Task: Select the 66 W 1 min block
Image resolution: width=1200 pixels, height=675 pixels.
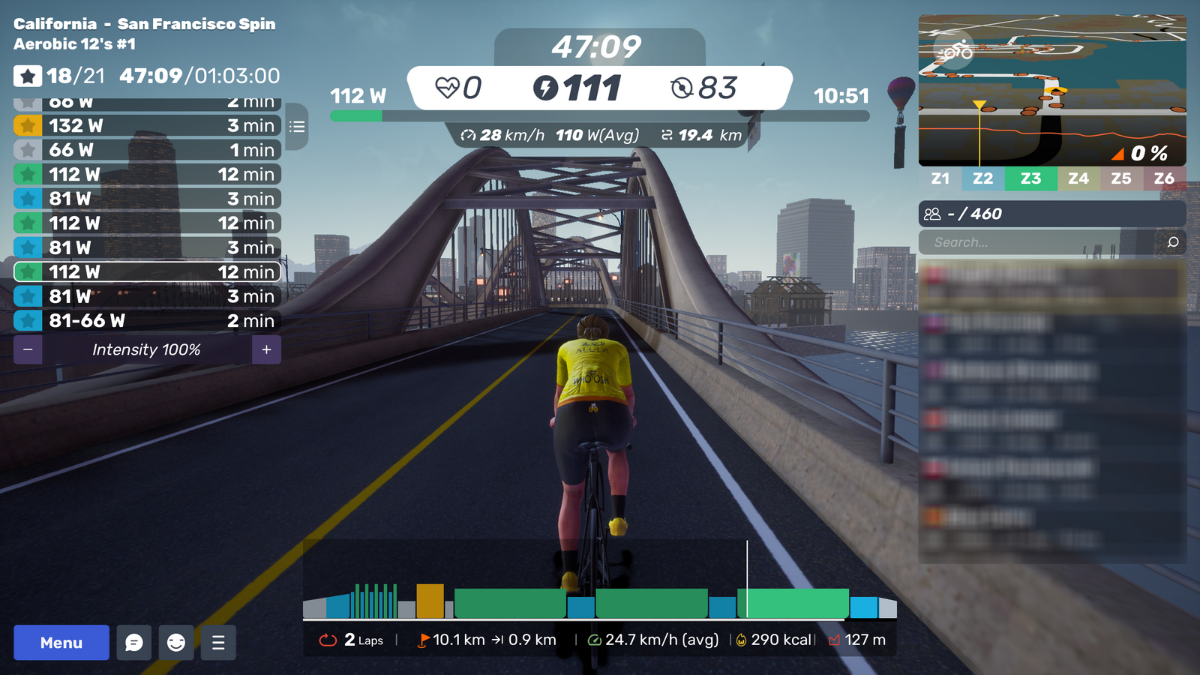Action: point(146,150)
